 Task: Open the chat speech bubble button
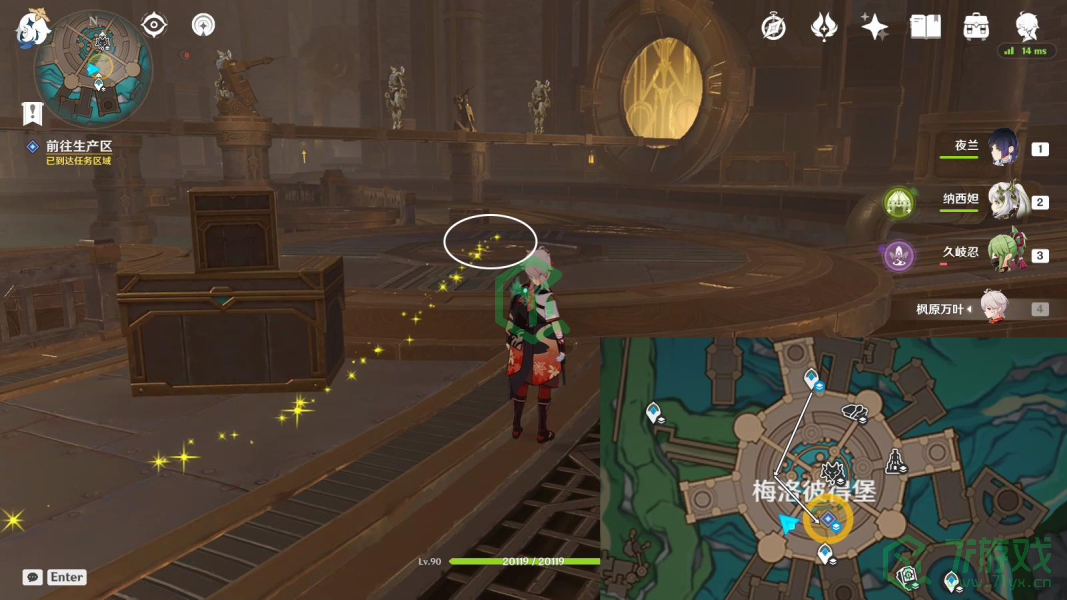[33, 577]
